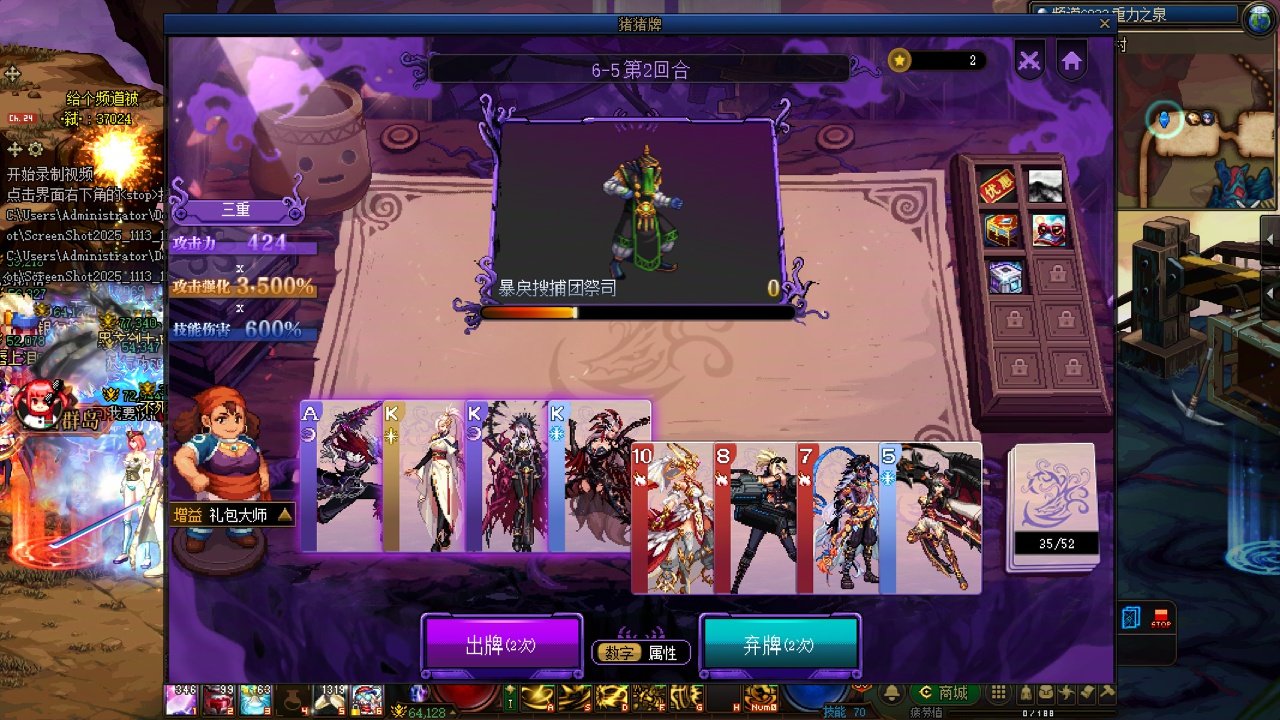The image size is (1280, 720).
Task: Open the golden treasure chest item
Action: 1002,228
